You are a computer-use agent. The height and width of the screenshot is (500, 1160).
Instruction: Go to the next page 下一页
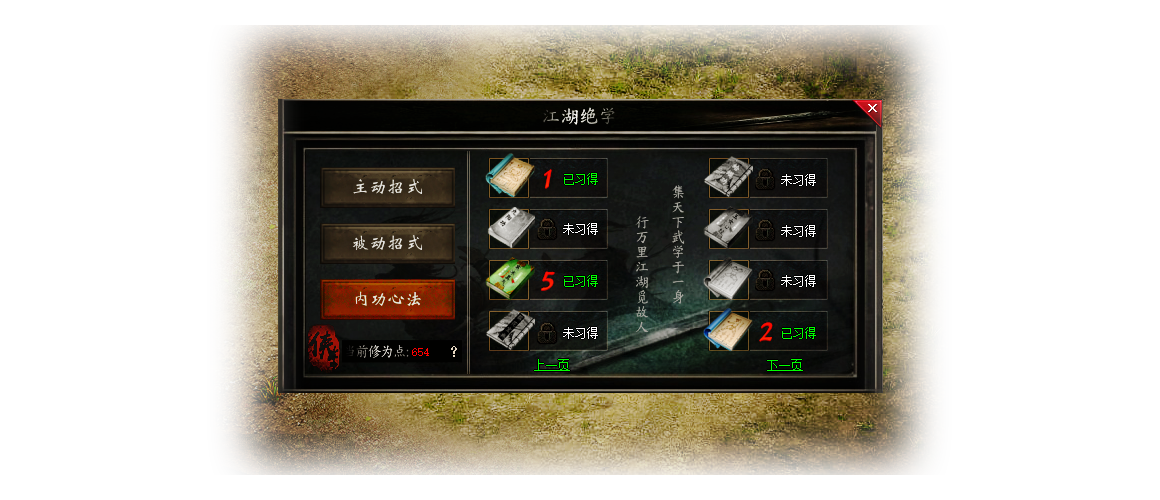(784, 365)
